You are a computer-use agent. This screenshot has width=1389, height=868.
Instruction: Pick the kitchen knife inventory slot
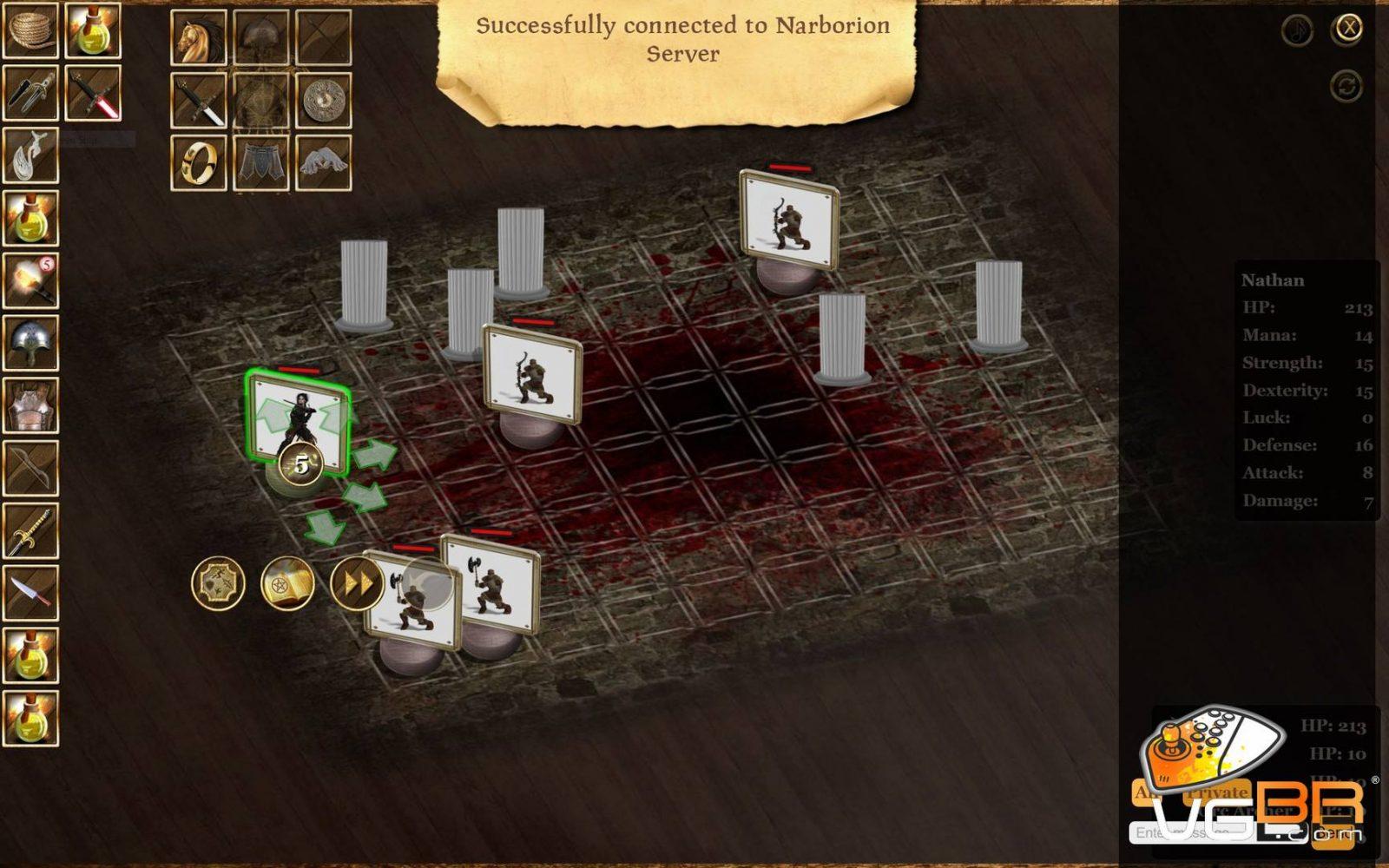pos(30,594)
